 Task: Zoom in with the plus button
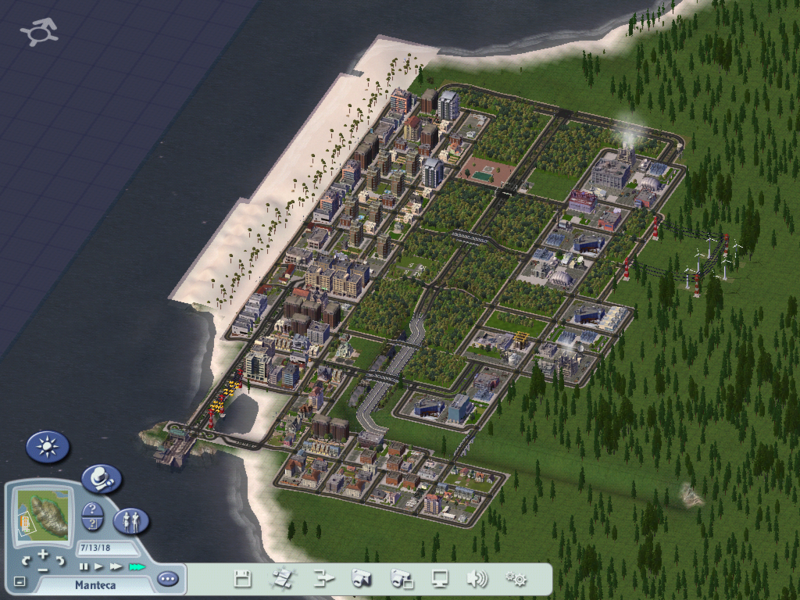(x=43, y=554)
